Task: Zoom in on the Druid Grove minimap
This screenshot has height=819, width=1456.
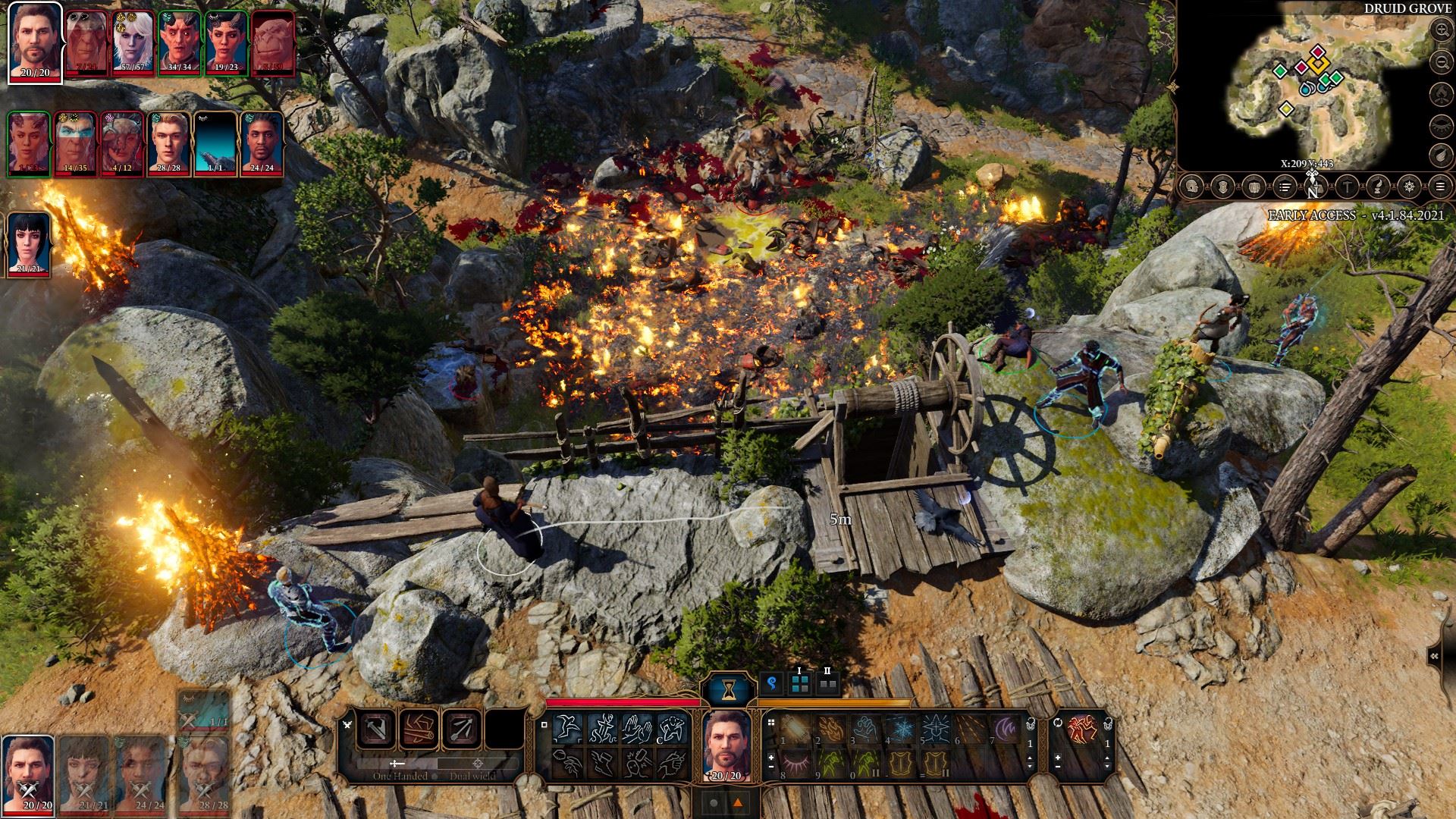Action: tap(1441, 30)
